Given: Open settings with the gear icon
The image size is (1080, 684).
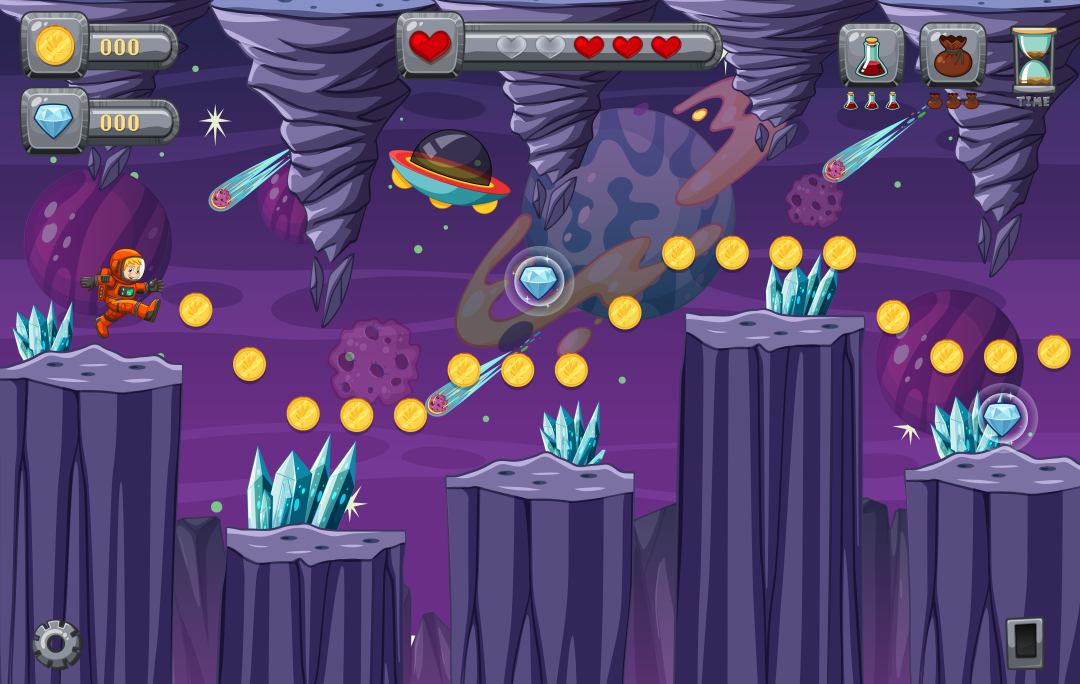Looking at the screenshot, I should [x=56, y=643].
